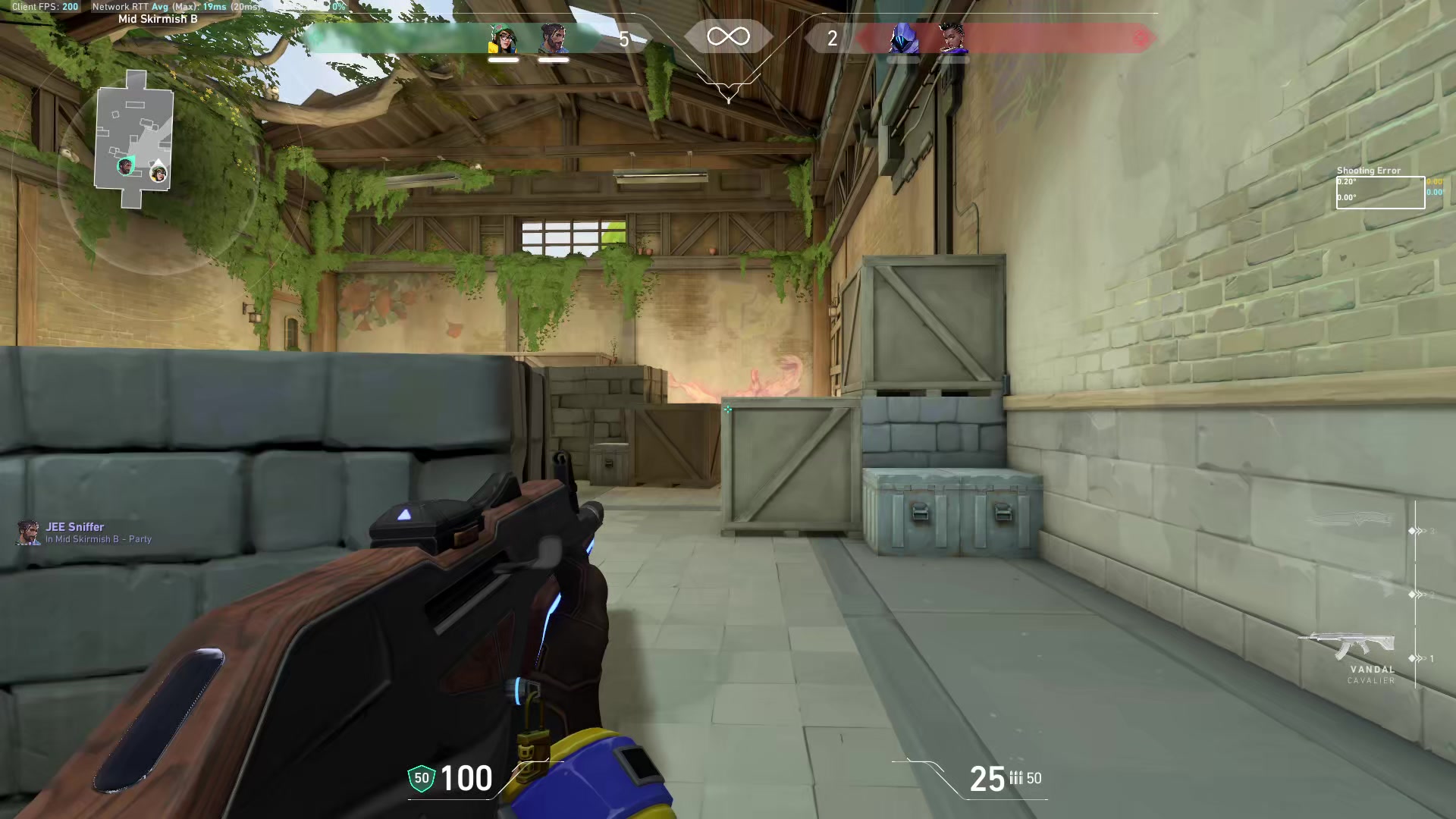The image size is (1456, 819).
Task: Select the ally team score showing 5
Action: [624, 38]
